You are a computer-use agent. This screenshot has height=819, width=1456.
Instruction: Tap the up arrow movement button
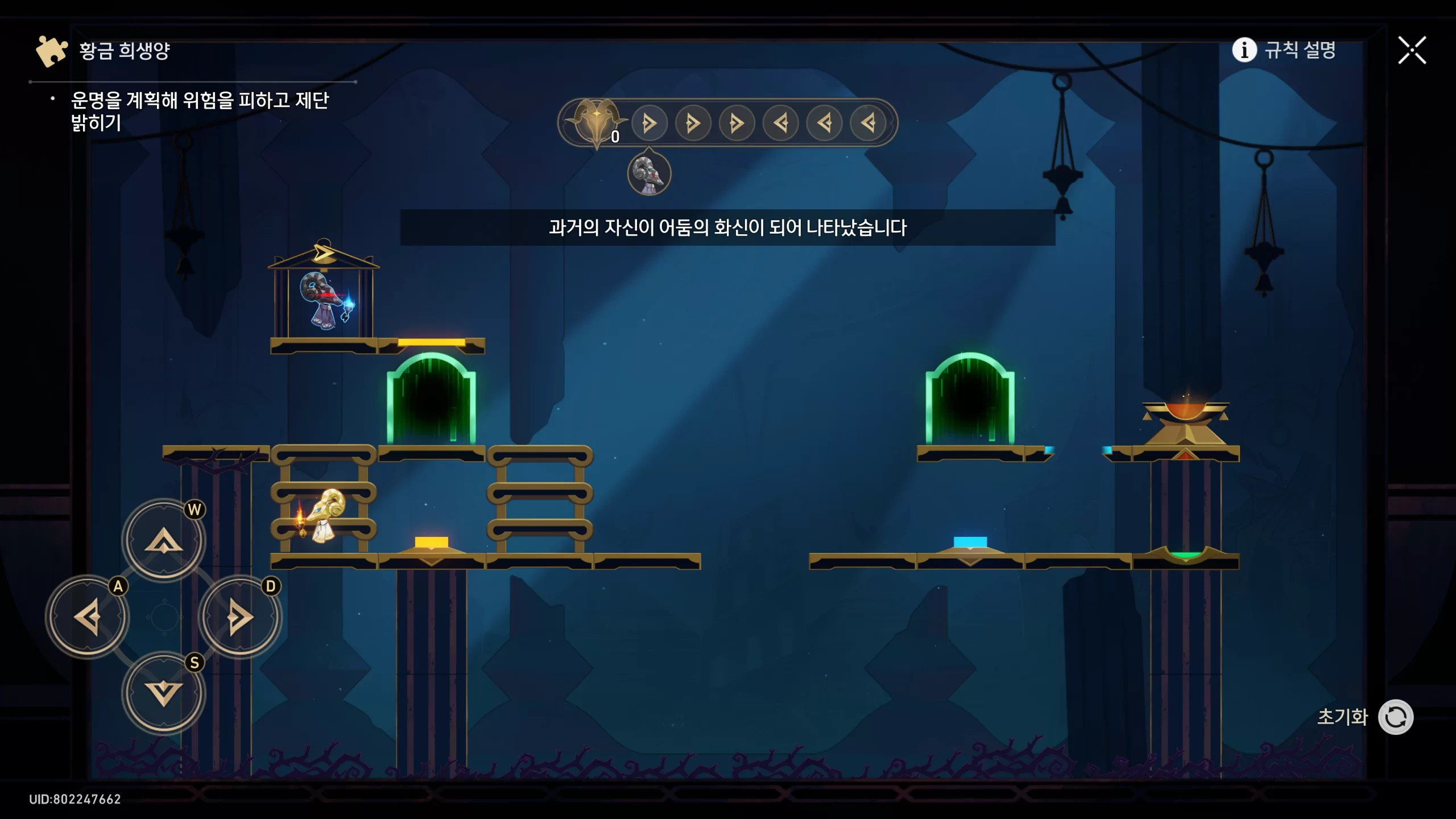pyautogui.click(x=164, y=540)
